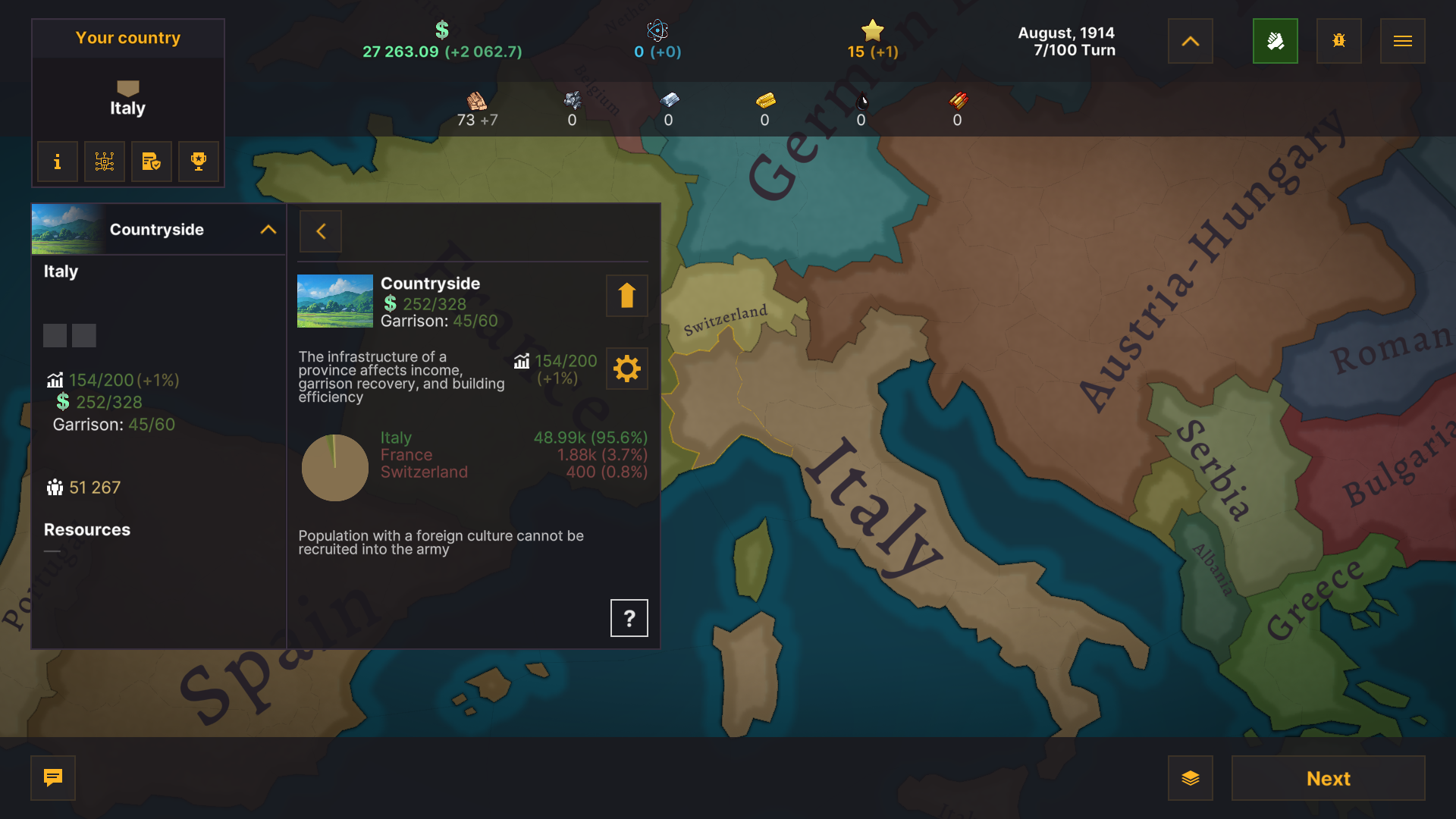This screenshot has width=1456, height=819.
Task: View achievements via the trophy icon
Action: [x=198, y=162]
